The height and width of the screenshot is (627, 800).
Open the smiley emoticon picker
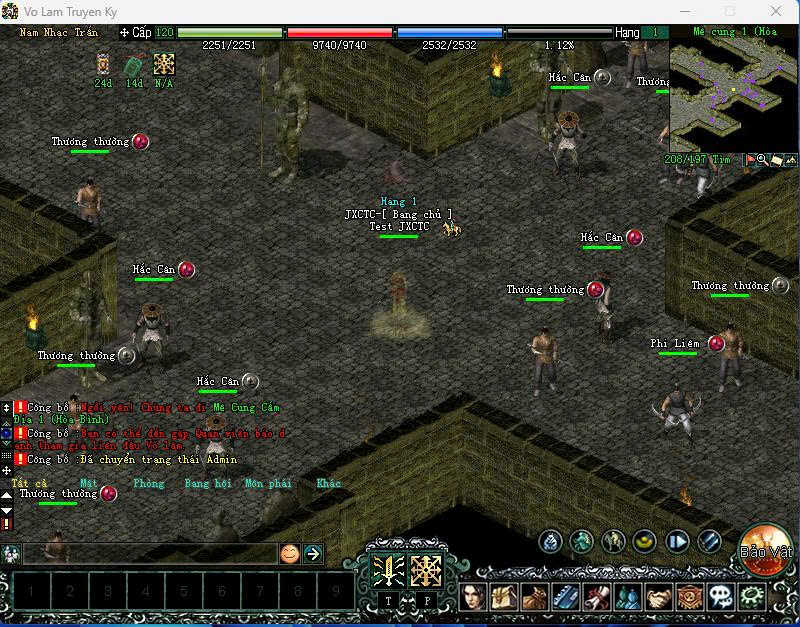289,553
